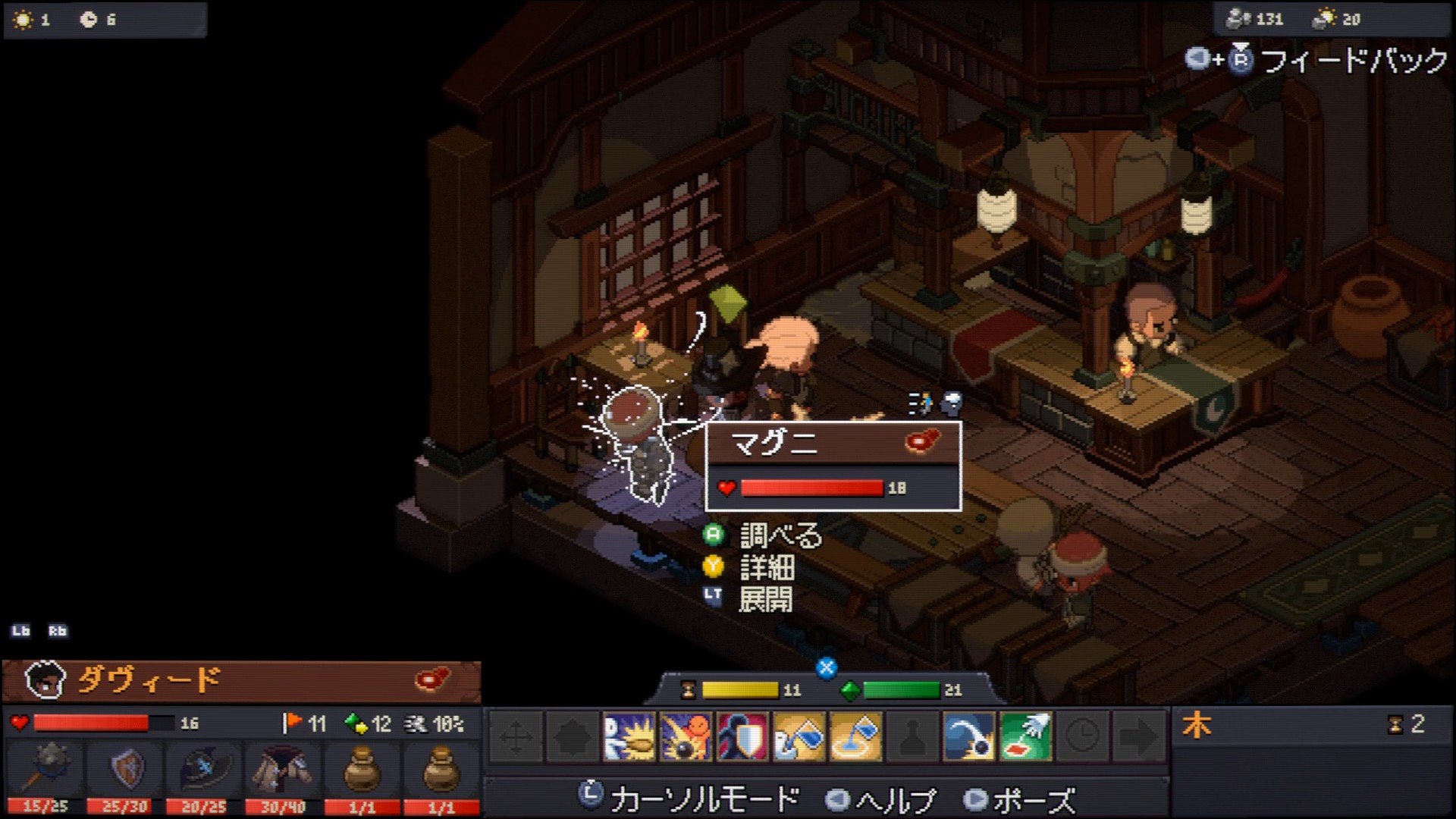The image size is (1456, 819).
Task: Use the drink-from-flask ability icon
Action: coord(799,736)
